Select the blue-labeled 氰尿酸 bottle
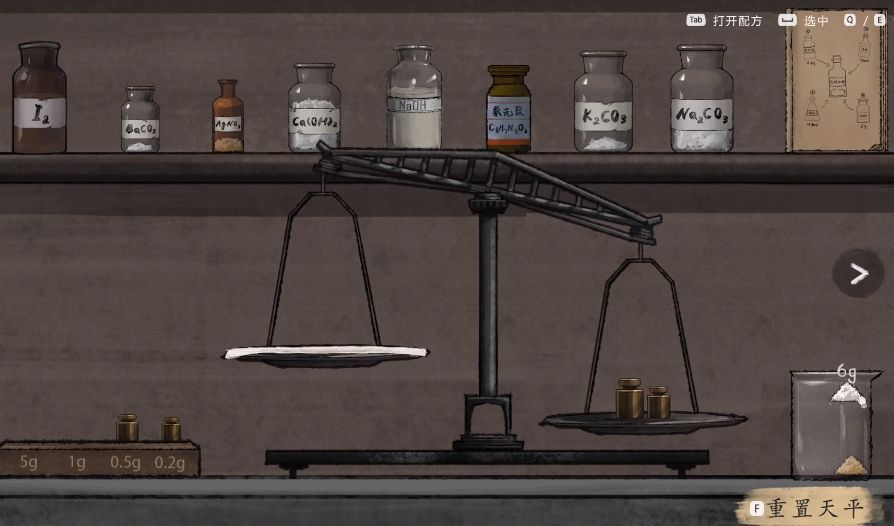Screen dimensions: 894x526 pos(508,110)
